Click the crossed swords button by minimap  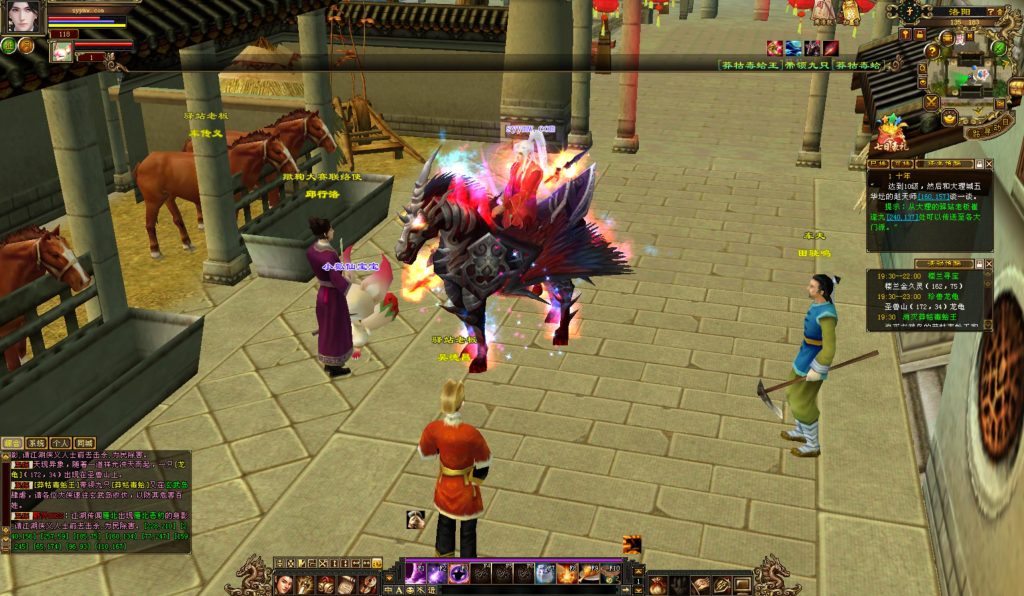tap(931, 101)
